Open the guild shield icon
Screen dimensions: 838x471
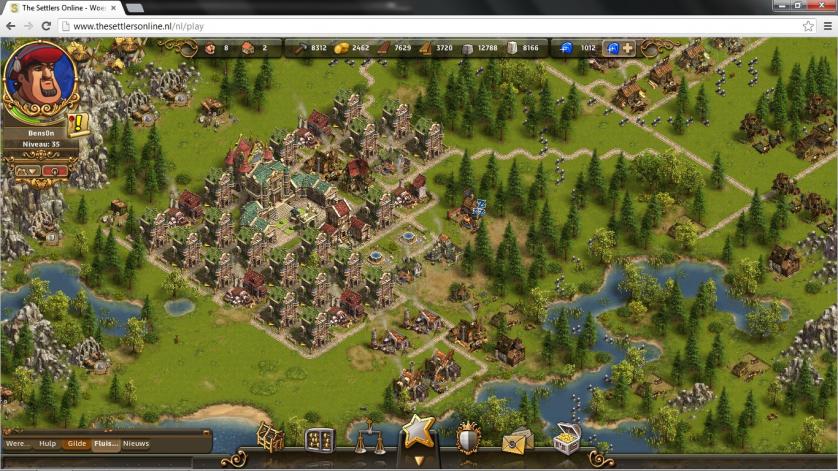[468, 439]
